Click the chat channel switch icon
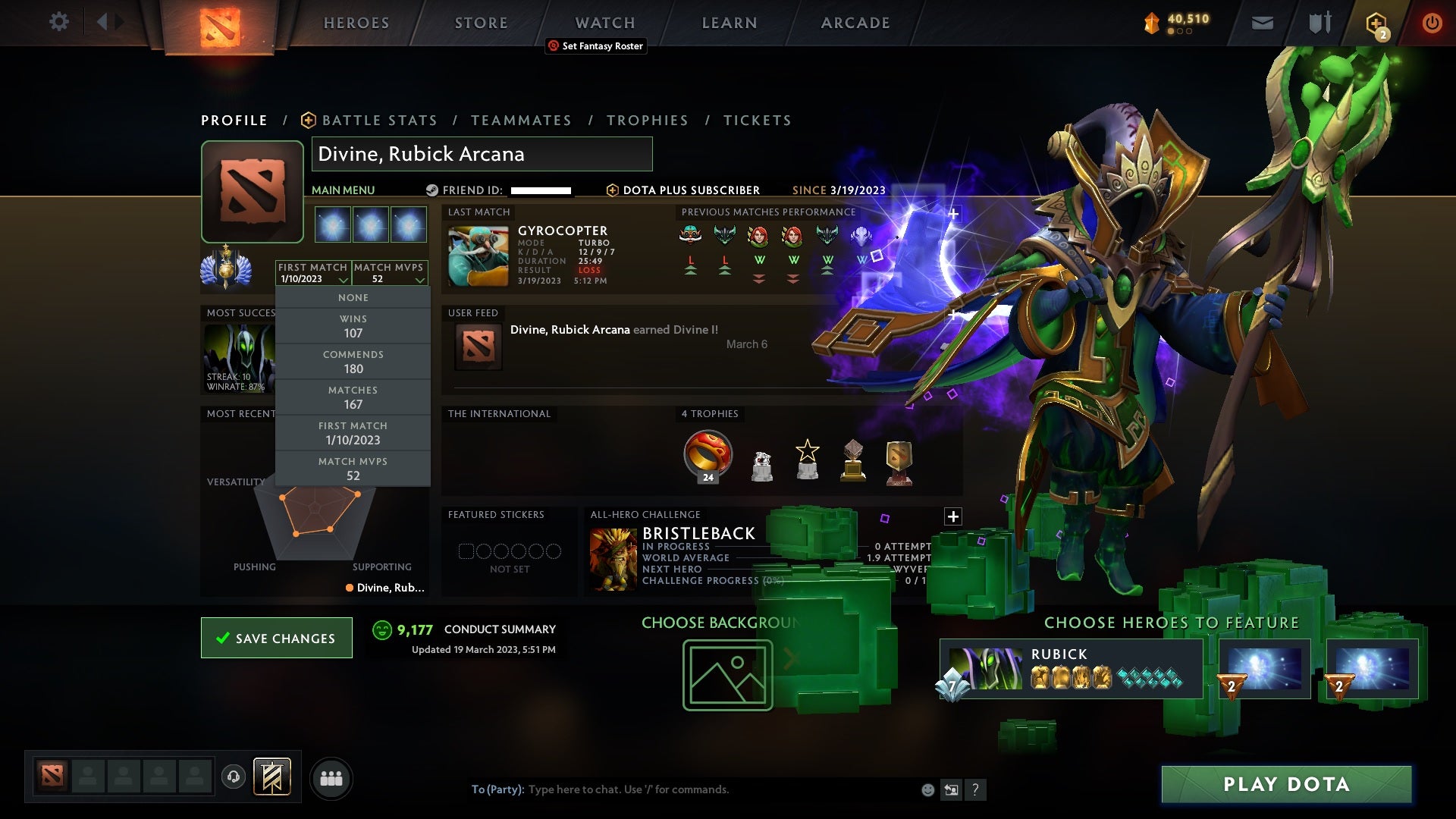 tap(951, 789)
